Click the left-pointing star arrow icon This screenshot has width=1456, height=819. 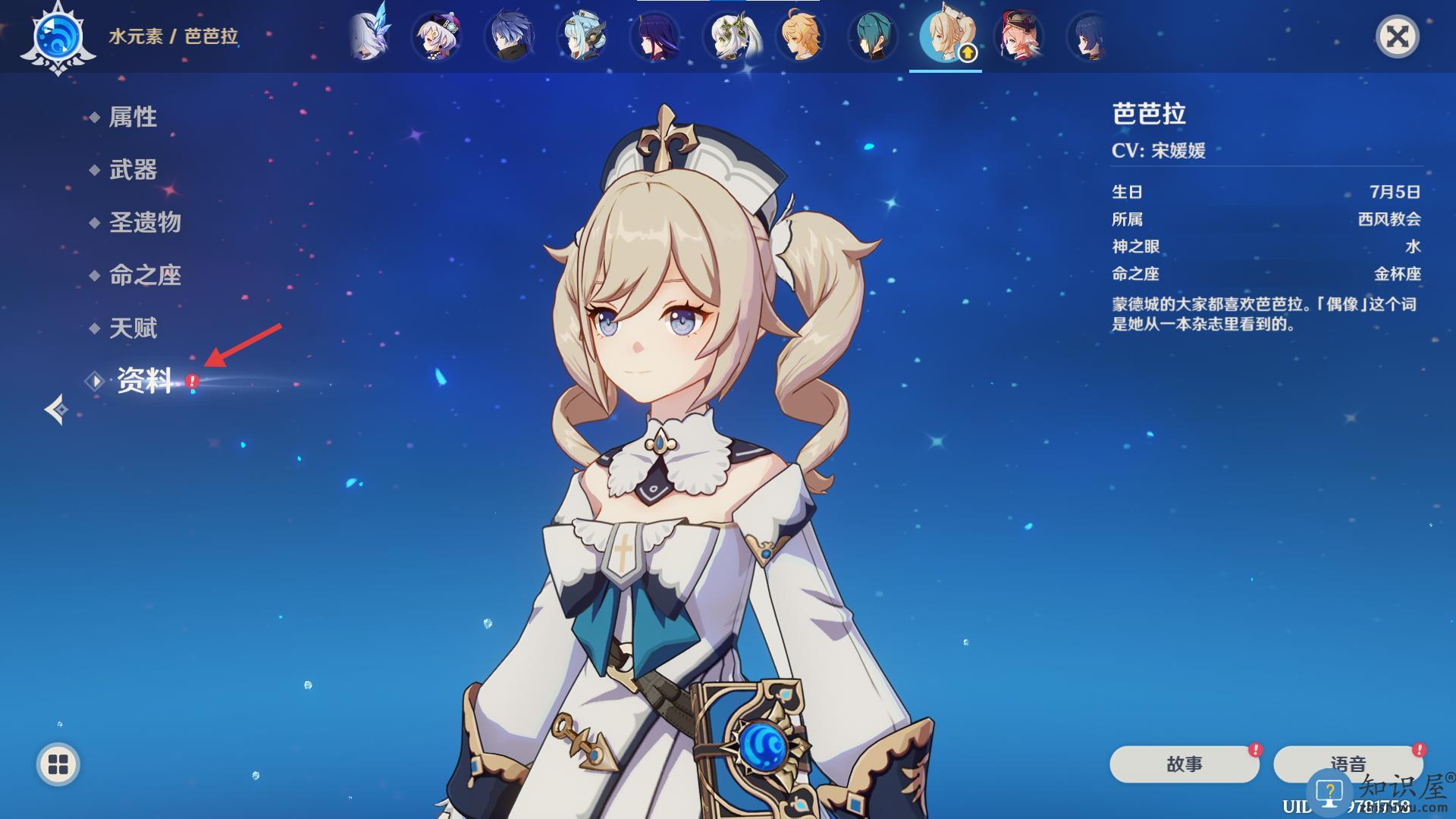point(56,409)
